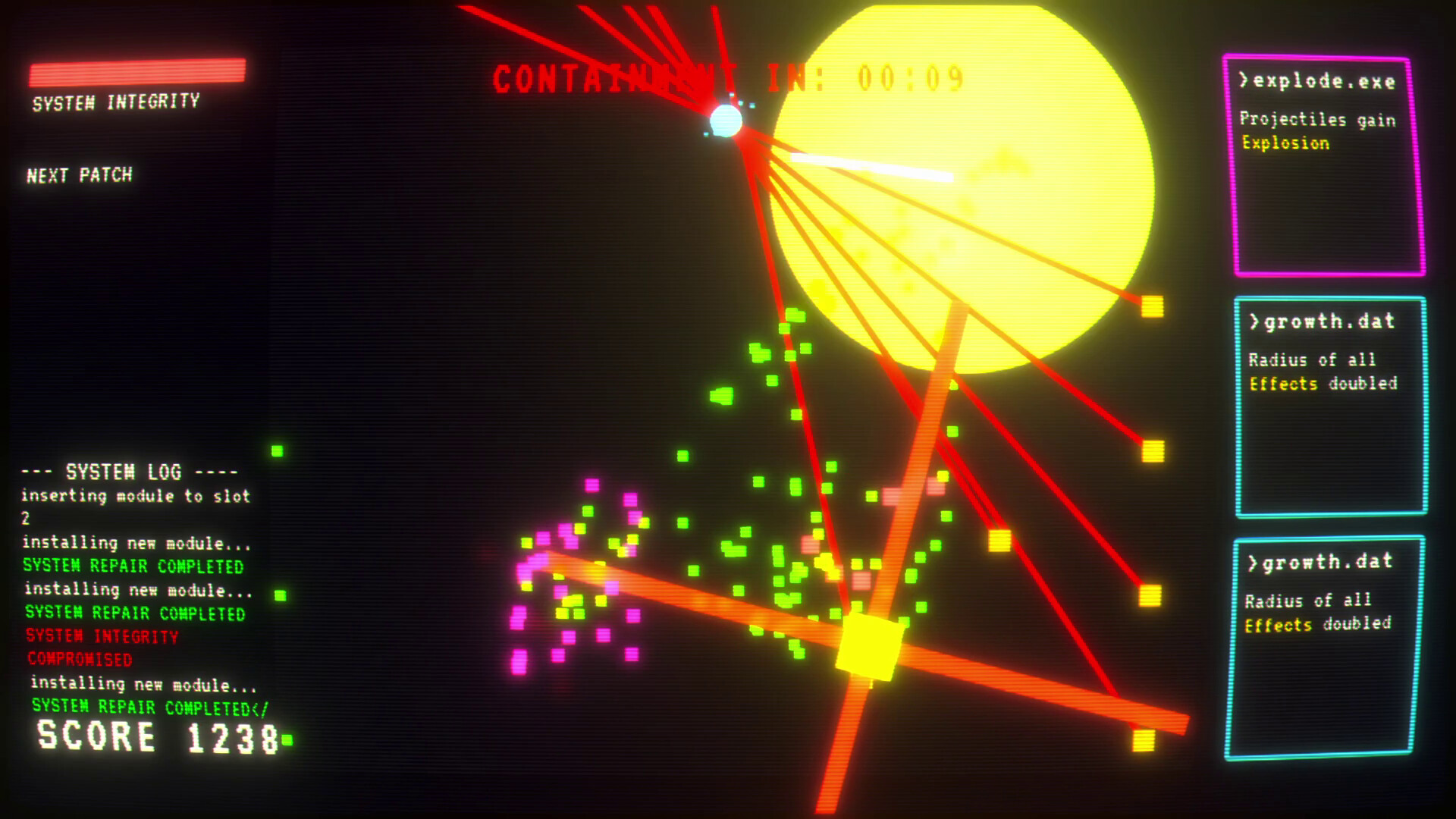Click the Explosion highlighted text
The width and height of the screenshot is (1456, 819).
pos(1285,143)
